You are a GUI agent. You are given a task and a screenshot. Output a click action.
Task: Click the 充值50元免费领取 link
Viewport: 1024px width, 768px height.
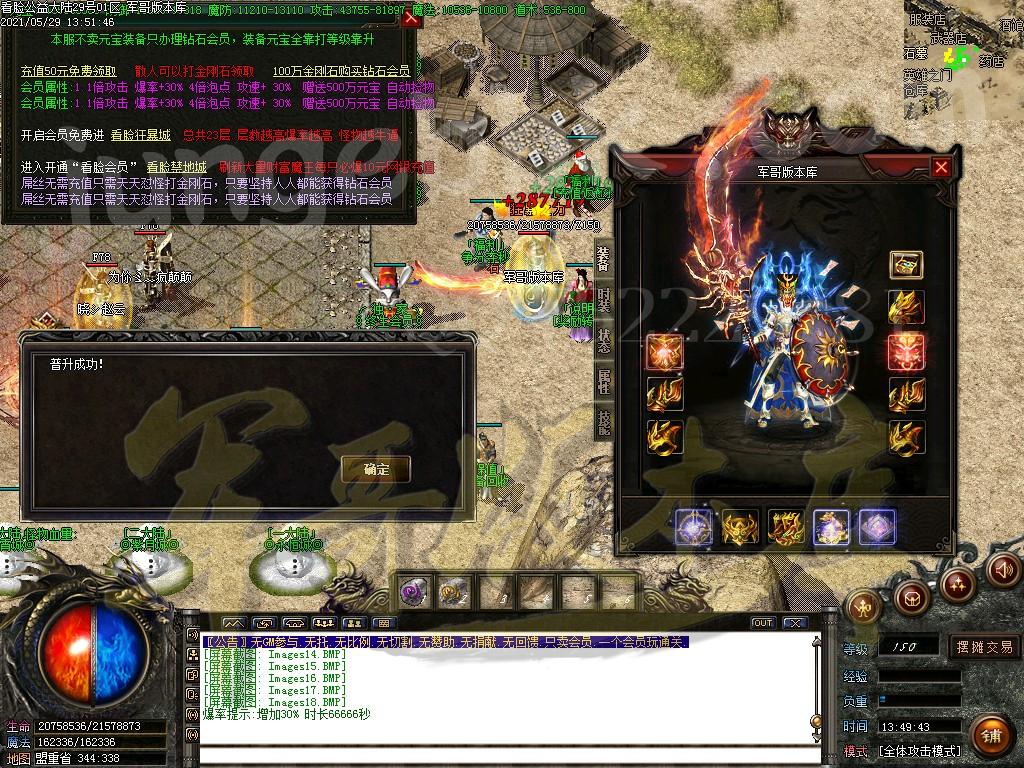69,72
